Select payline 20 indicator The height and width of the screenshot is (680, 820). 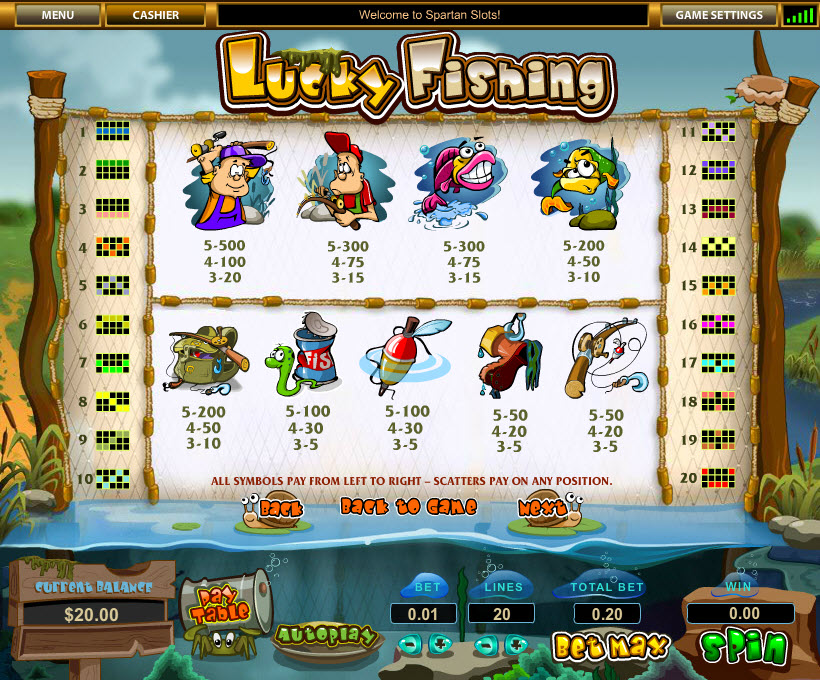pyautogui.click(x=717, y=477)
